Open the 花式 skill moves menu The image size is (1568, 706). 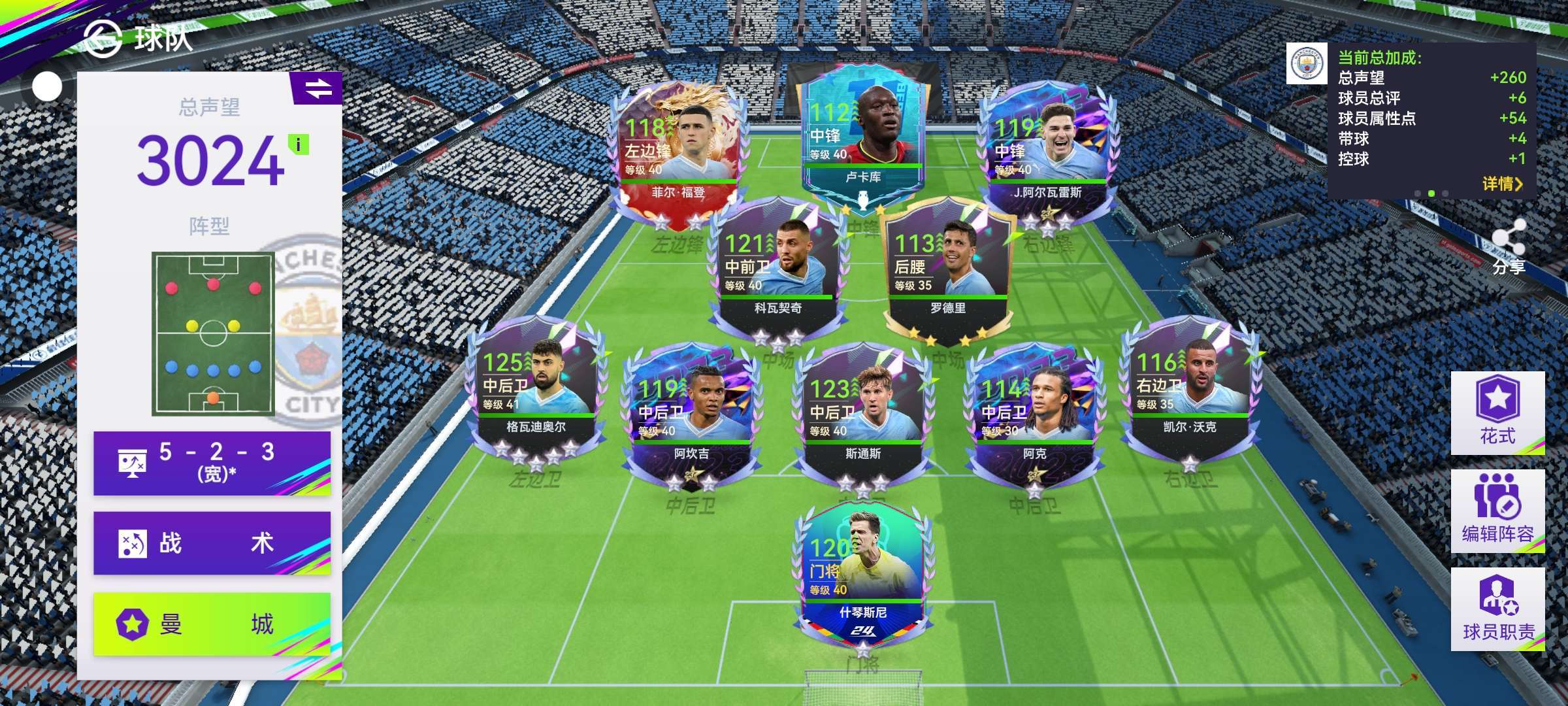coord(1497,412)
